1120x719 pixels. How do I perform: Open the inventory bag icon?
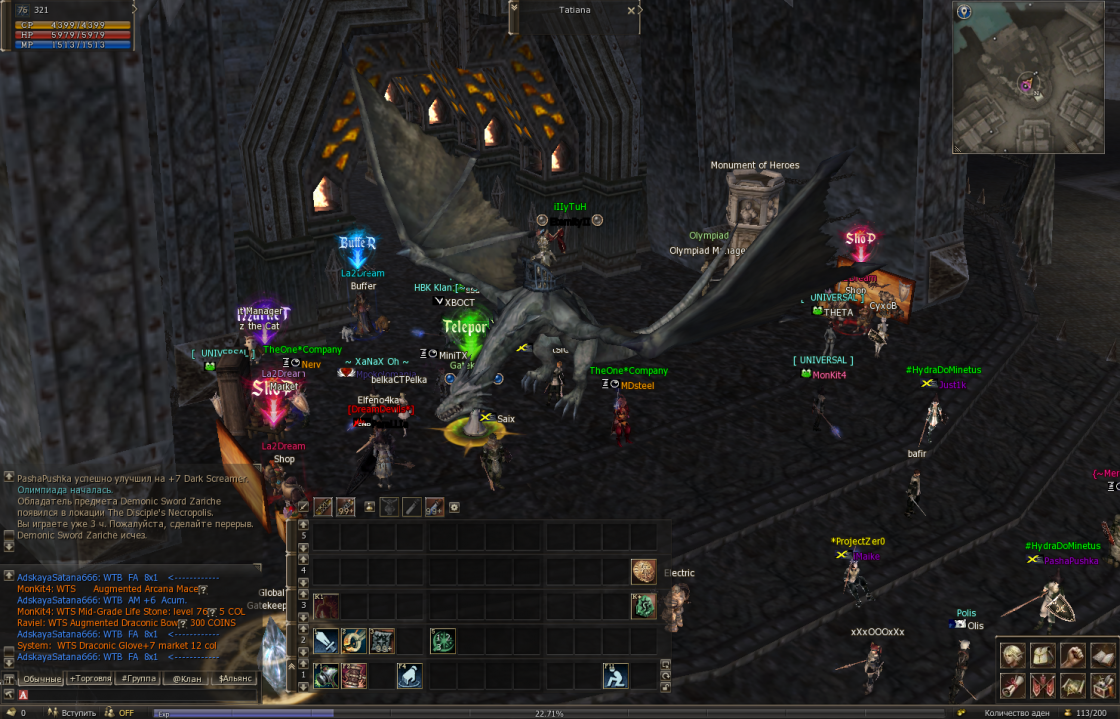click(1044, 656)
